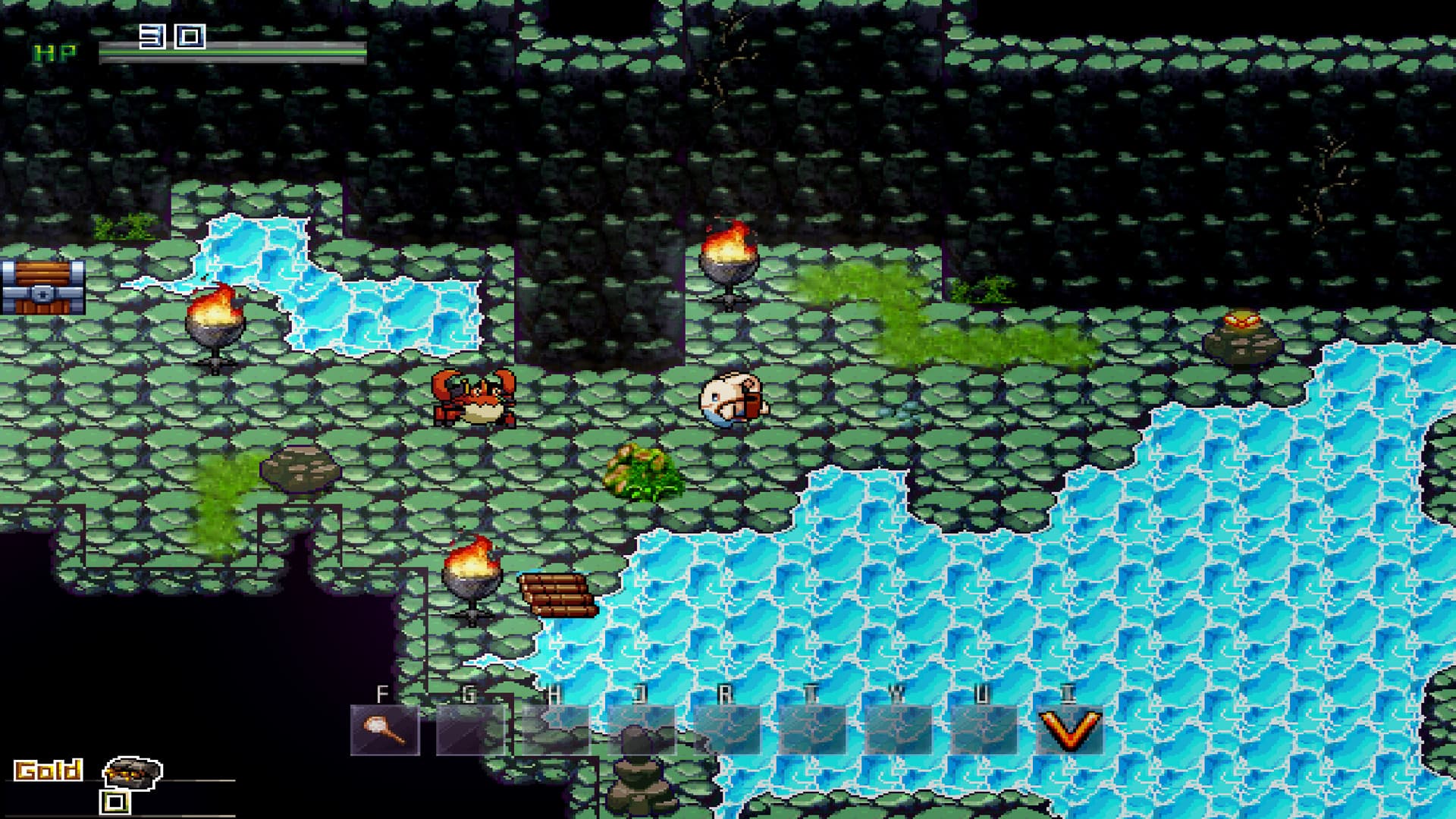Click the empty hotbar slot G

click(472, 728)
